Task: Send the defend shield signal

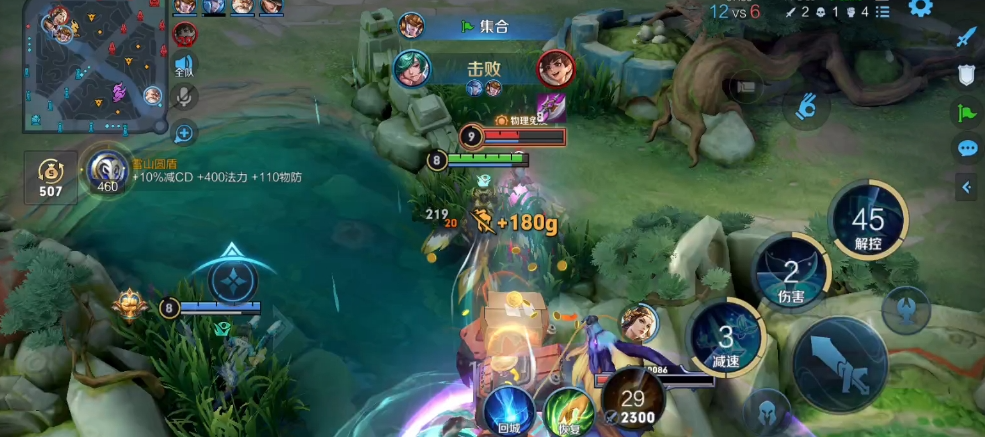Action: click(966, 75)
